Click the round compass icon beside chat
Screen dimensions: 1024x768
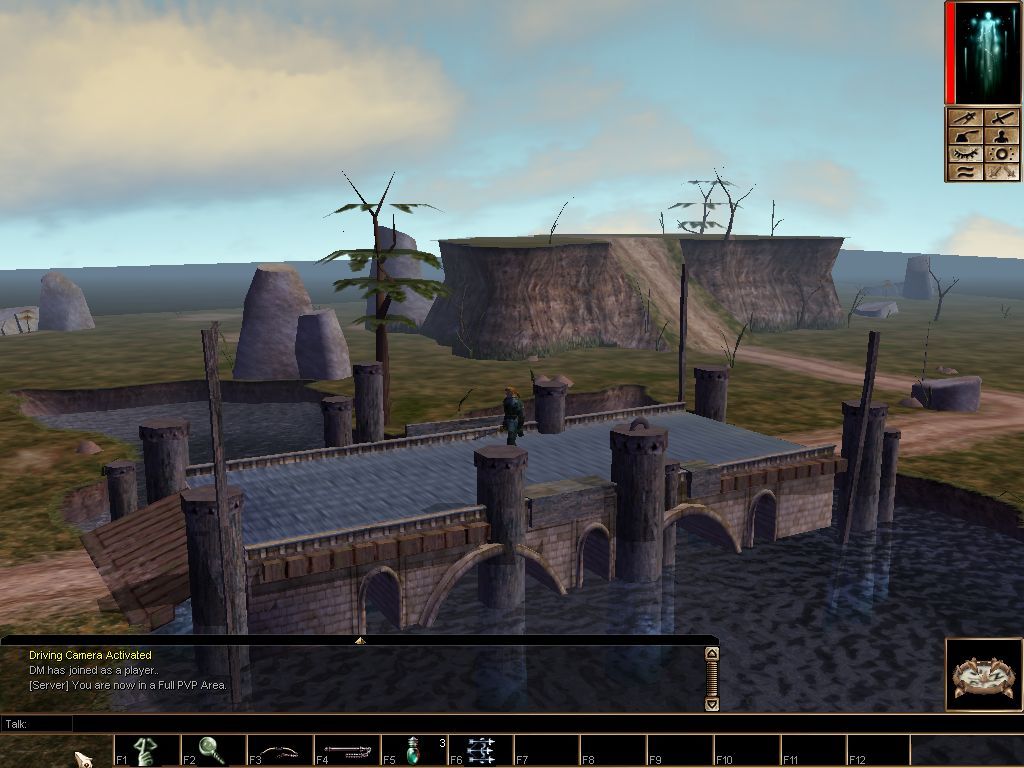point(982,675)
